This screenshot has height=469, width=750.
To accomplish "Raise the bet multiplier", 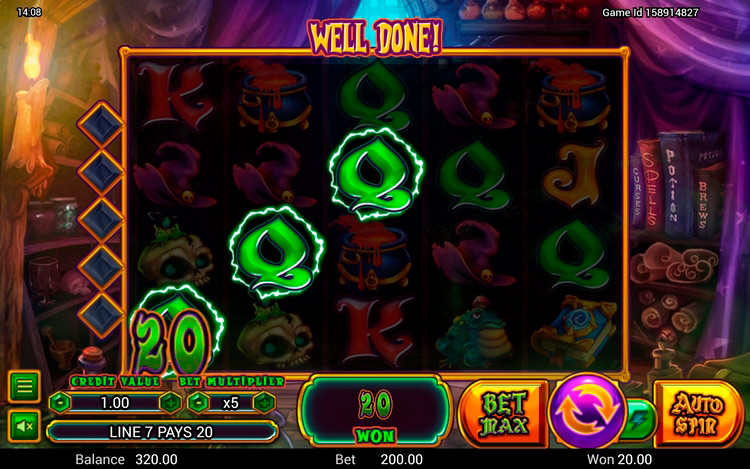I will [264, 403].
